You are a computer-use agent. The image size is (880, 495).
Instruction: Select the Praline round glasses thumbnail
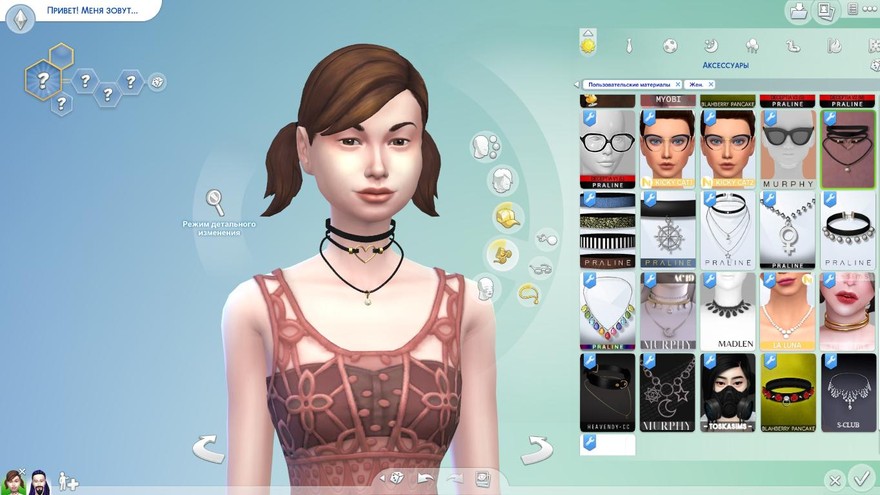(608, 148)
